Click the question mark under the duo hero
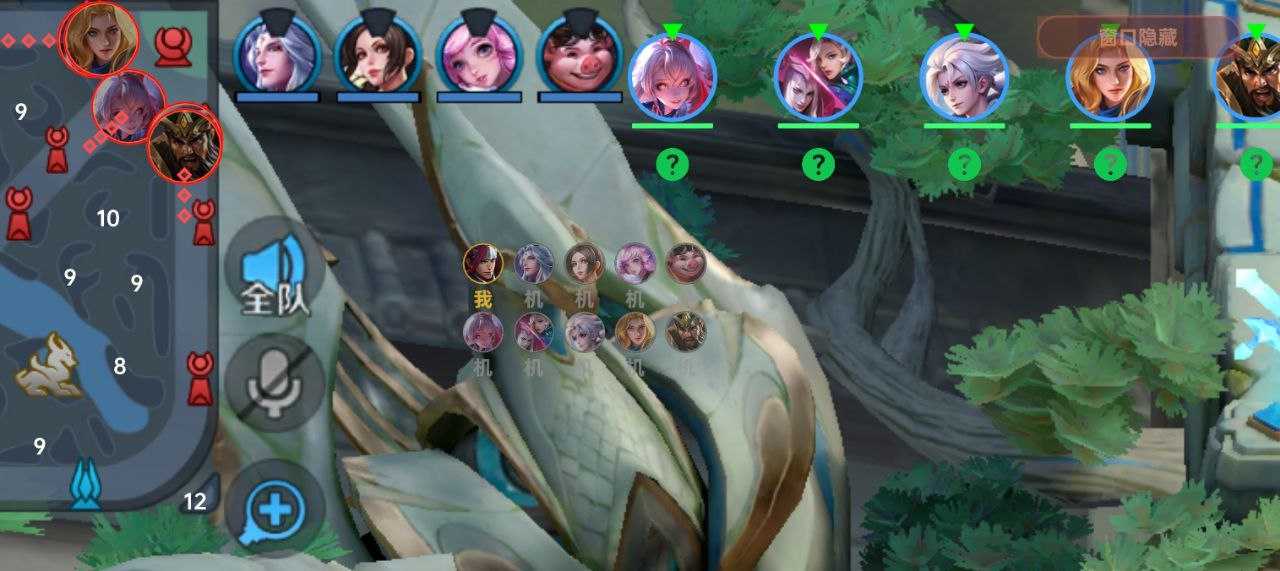1280x571 pixels. [x=818, y=163]
